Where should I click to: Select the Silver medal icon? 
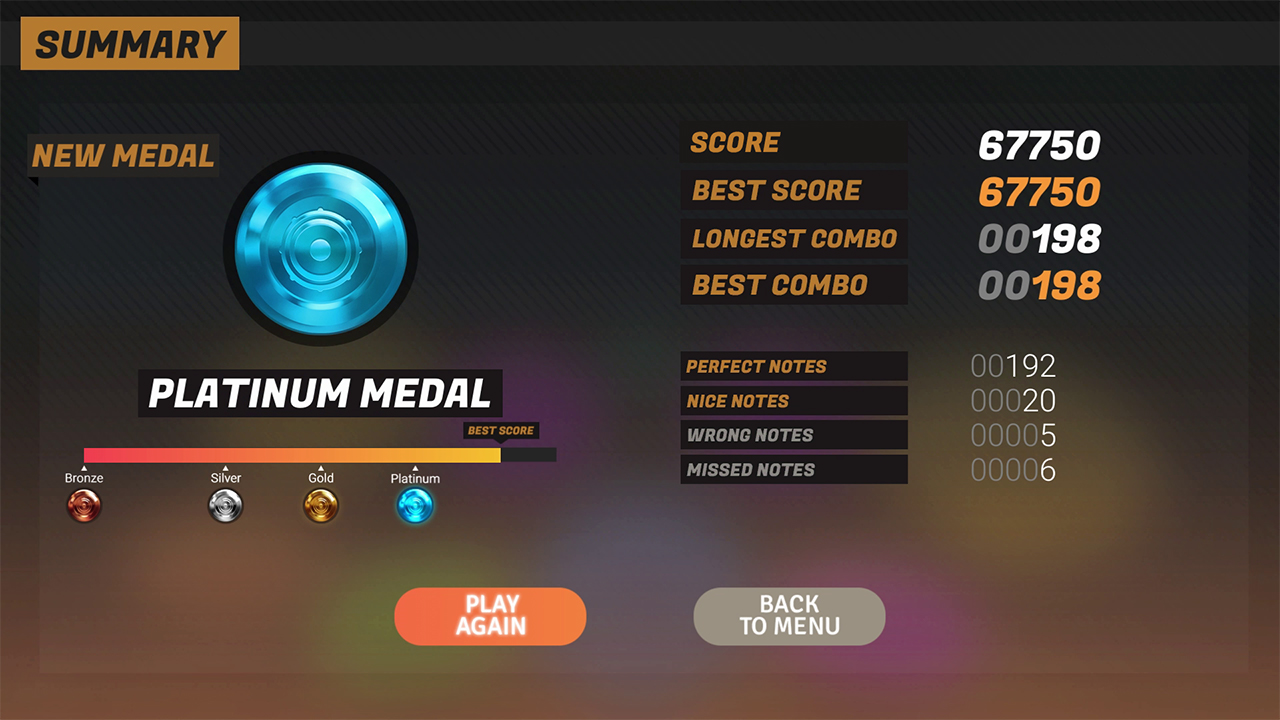pos(226,505)
